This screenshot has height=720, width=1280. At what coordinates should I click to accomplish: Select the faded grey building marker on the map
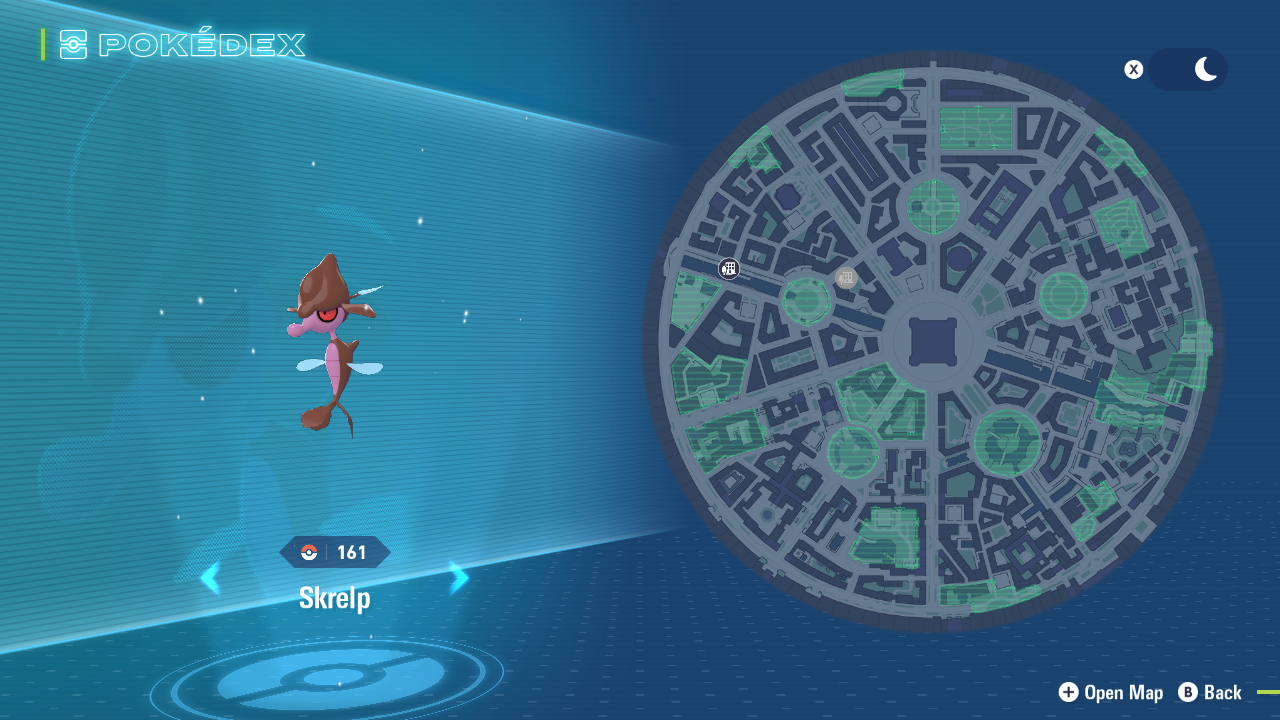click(x=846, y=278)
